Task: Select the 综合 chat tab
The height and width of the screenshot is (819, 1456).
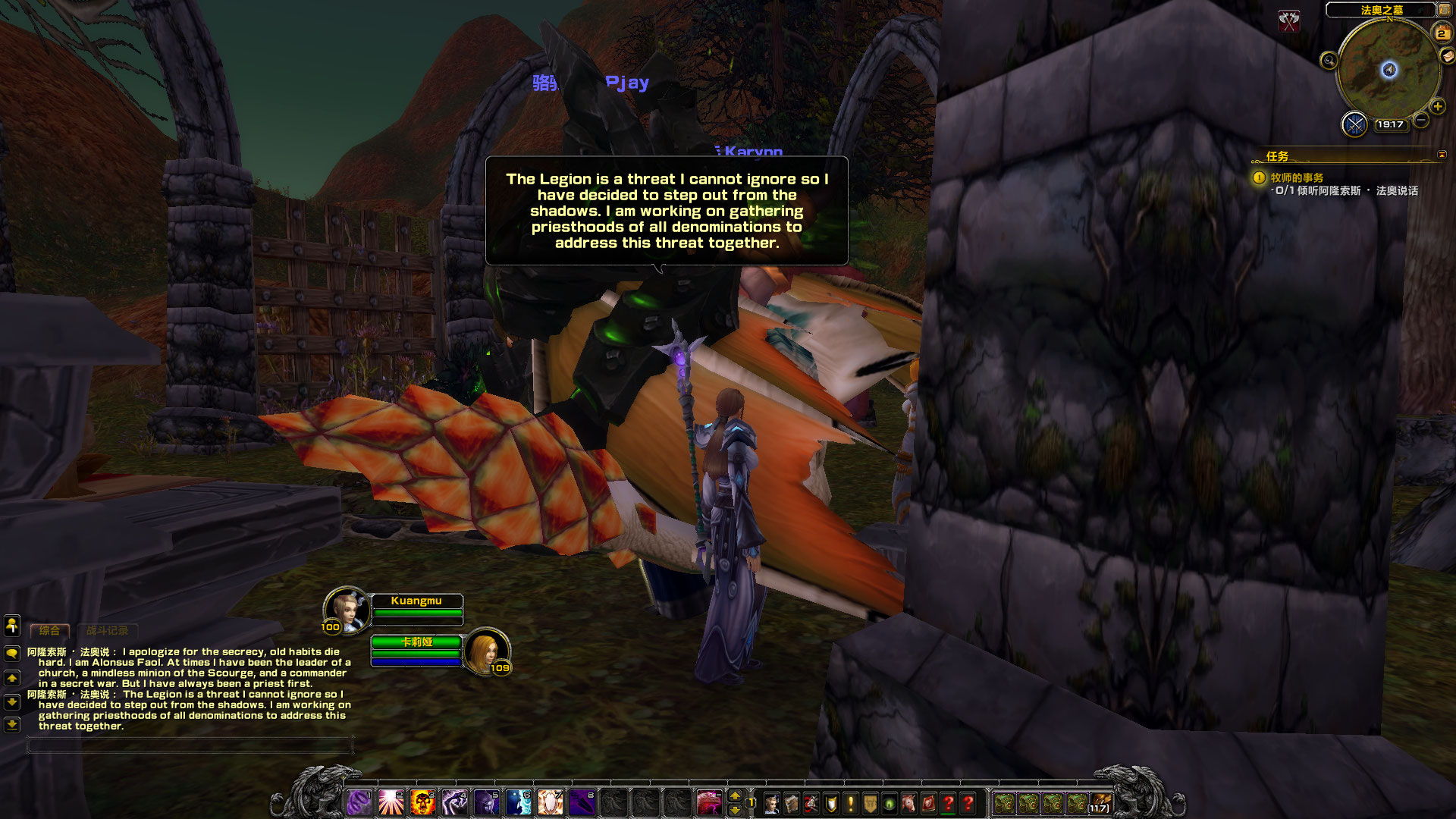Action: [x=49, y=630]
